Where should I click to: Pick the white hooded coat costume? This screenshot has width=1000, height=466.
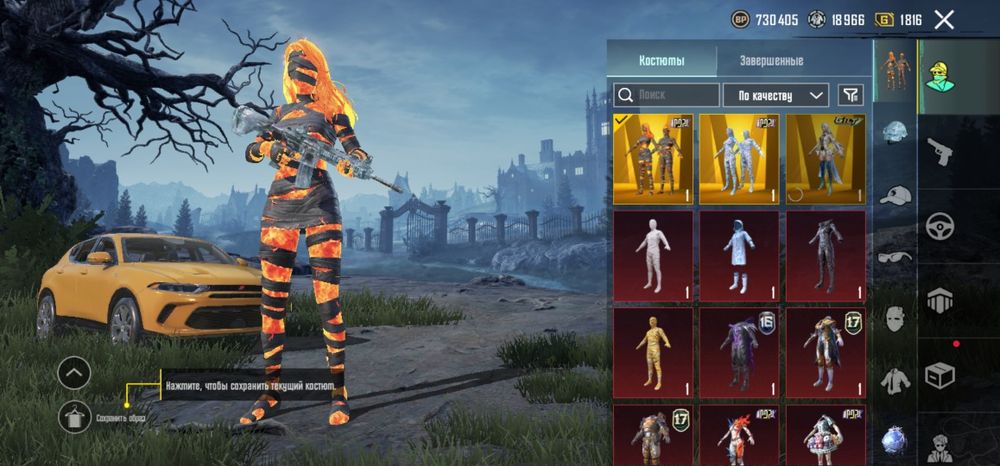[x=739, y=255]
